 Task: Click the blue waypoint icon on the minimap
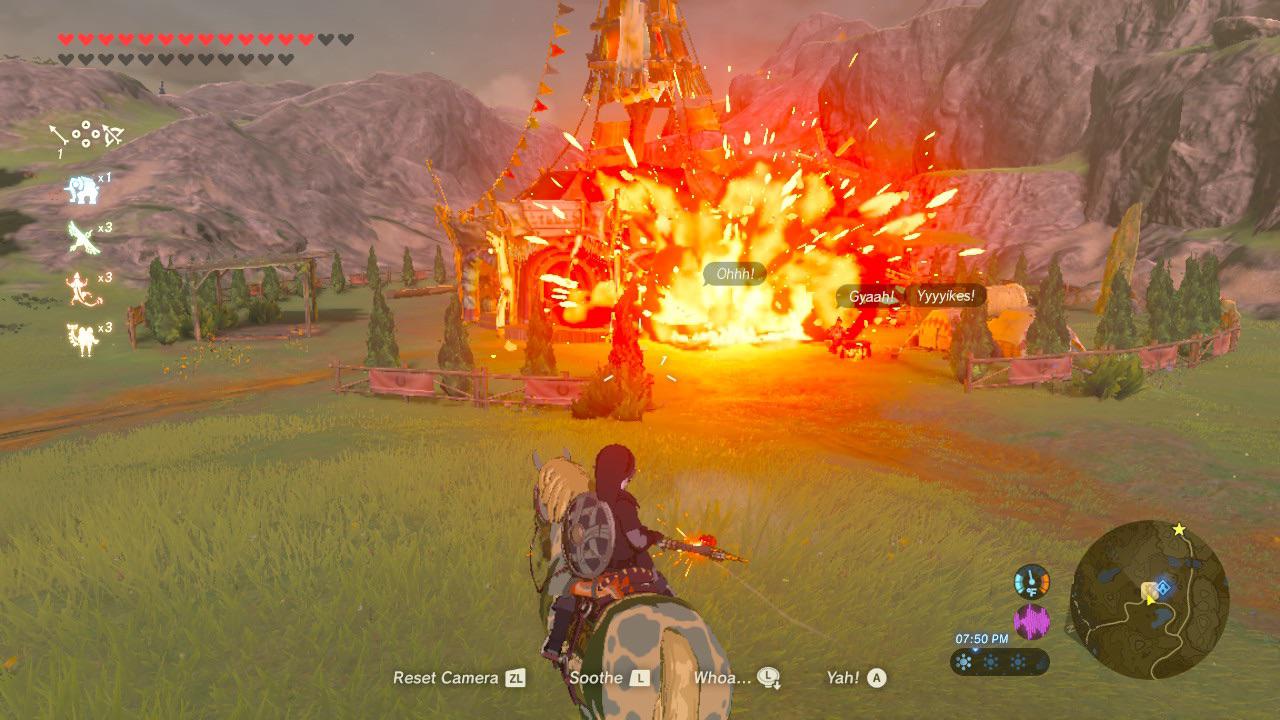coord(1163,588)
